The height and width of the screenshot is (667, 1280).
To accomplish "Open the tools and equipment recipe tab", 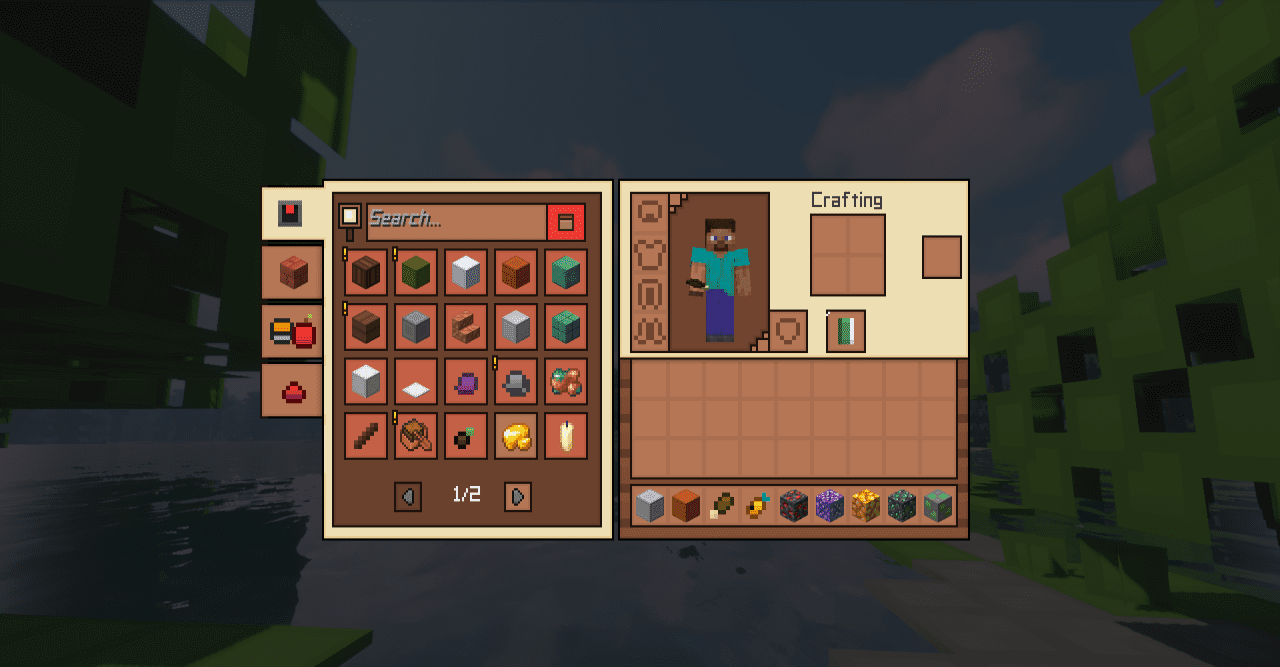I will pos(291,331).
